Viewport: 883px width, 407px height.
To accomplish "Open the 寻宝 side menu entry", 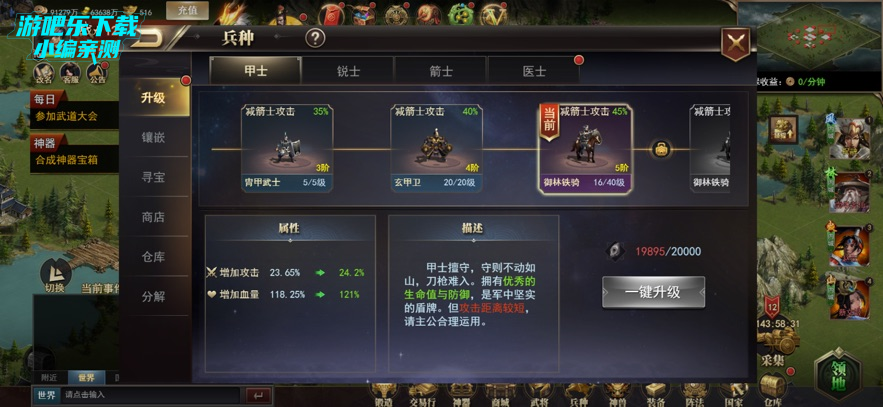I will pos(153,177).
